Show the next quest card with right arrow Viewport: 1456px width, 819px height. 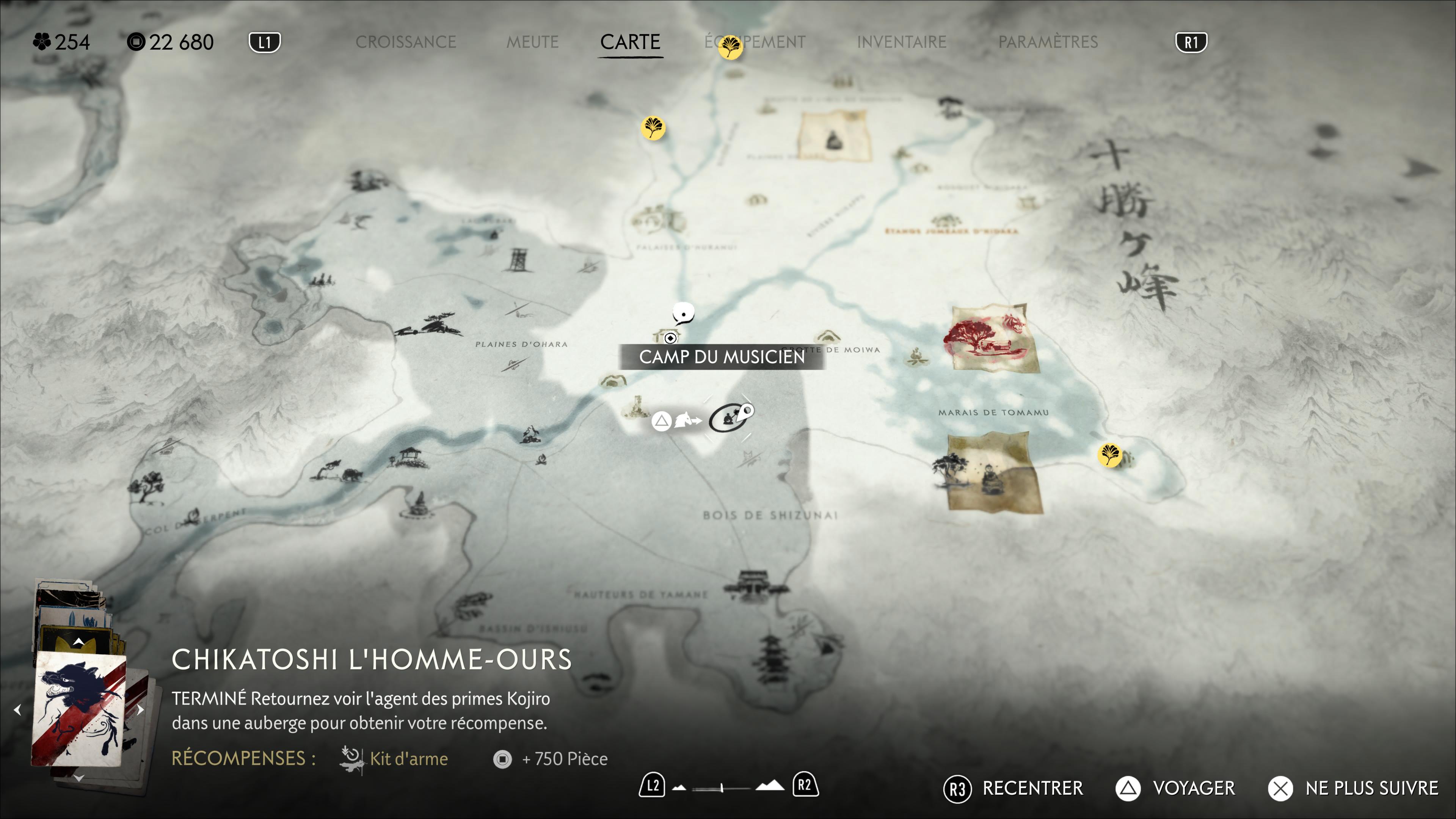[x=140, y=709]
